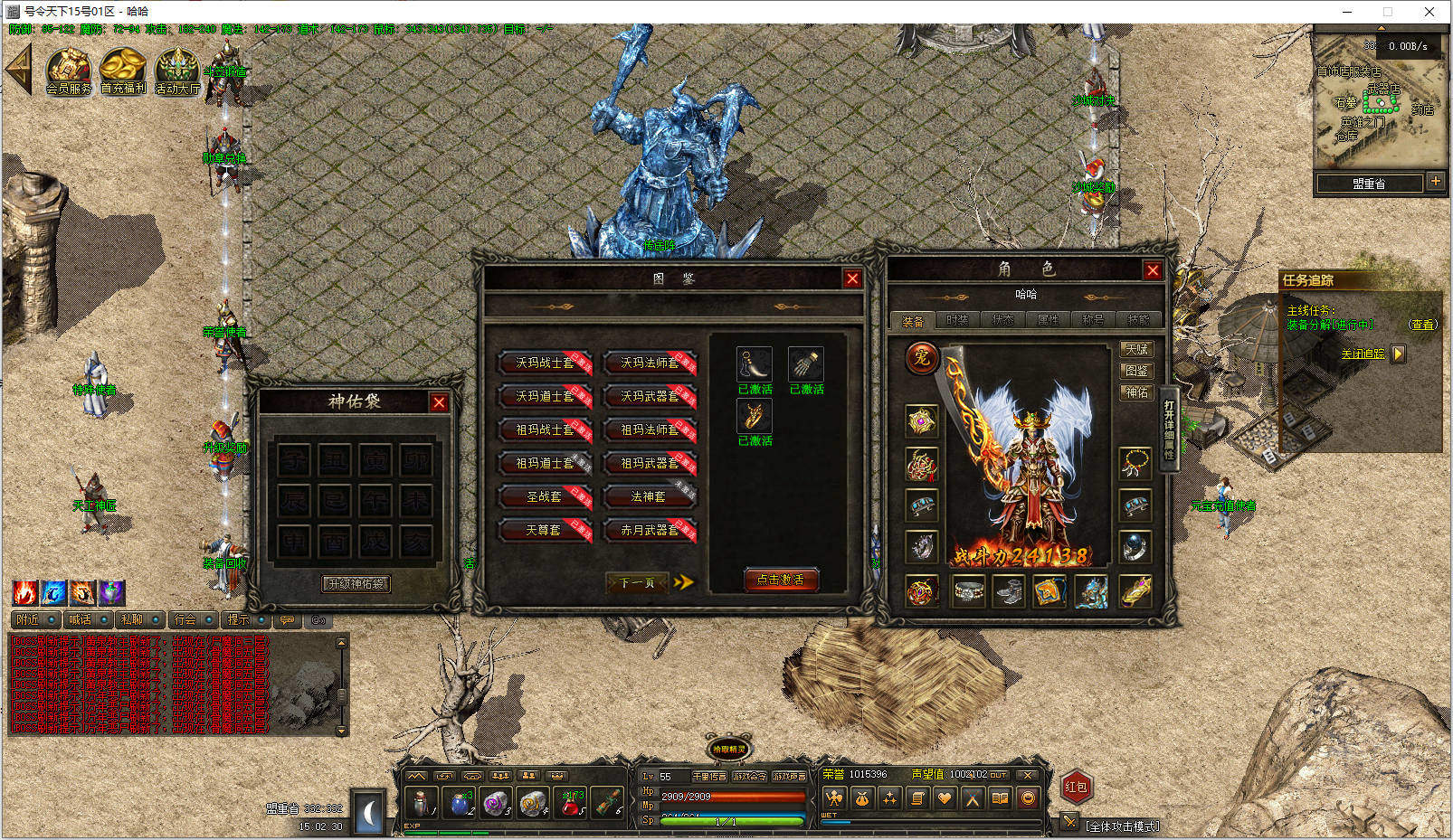Open the 红包 red envelope button
Screen dimensions: 1453x840
click(1076, 787)
